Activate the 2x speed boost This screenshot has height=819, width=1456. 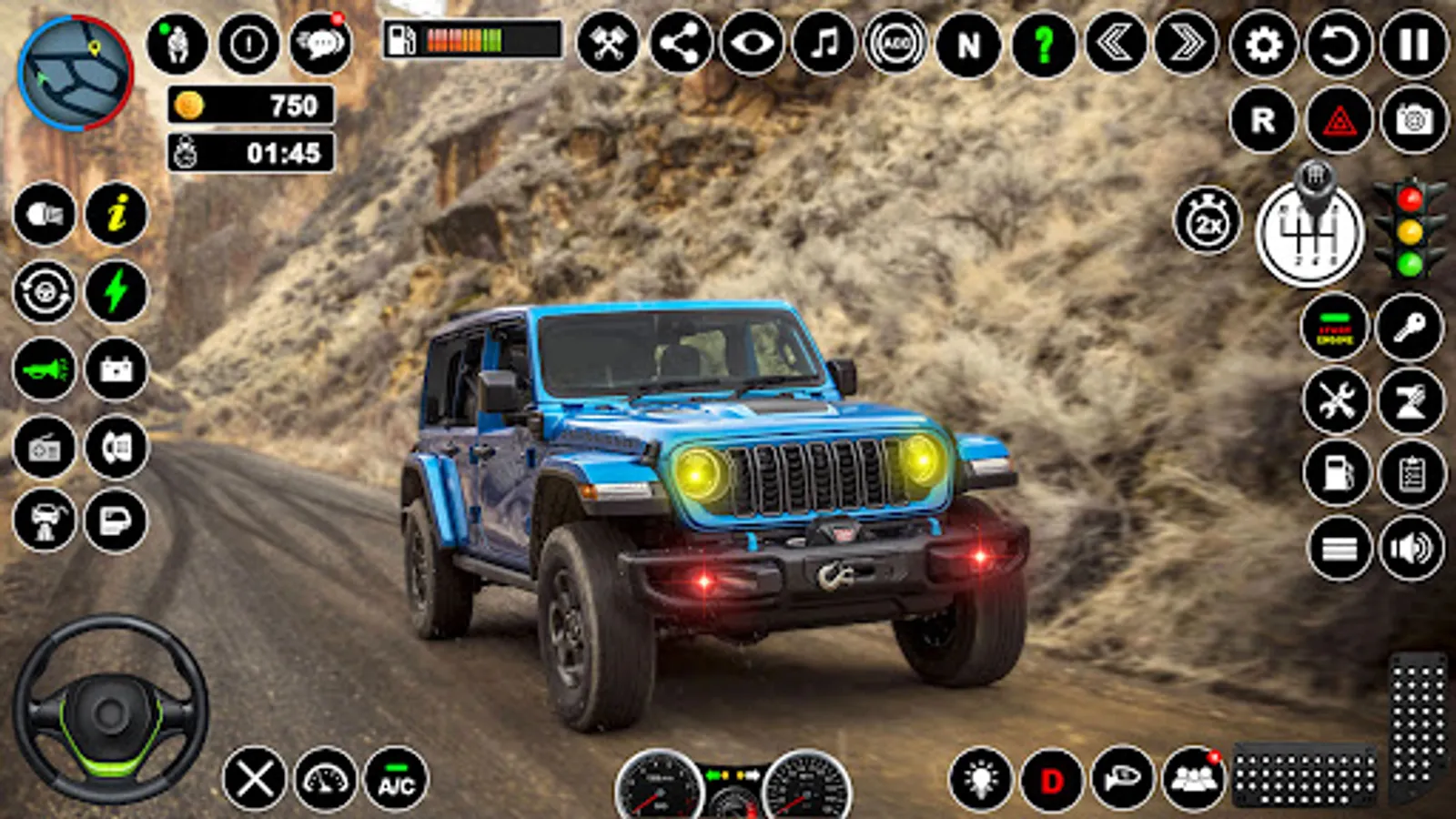pos(1208,221)
